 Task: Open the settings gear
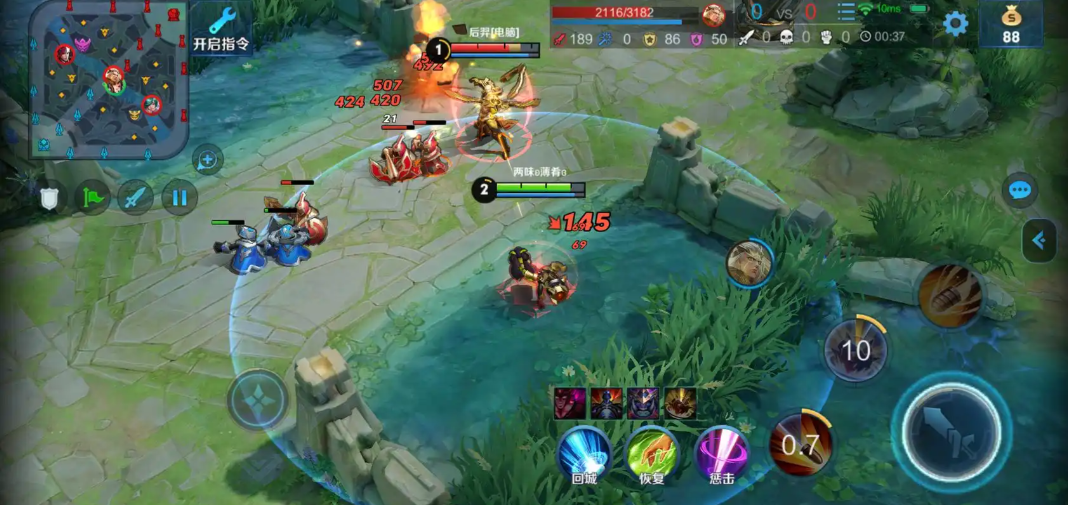[x=956, y=24]
